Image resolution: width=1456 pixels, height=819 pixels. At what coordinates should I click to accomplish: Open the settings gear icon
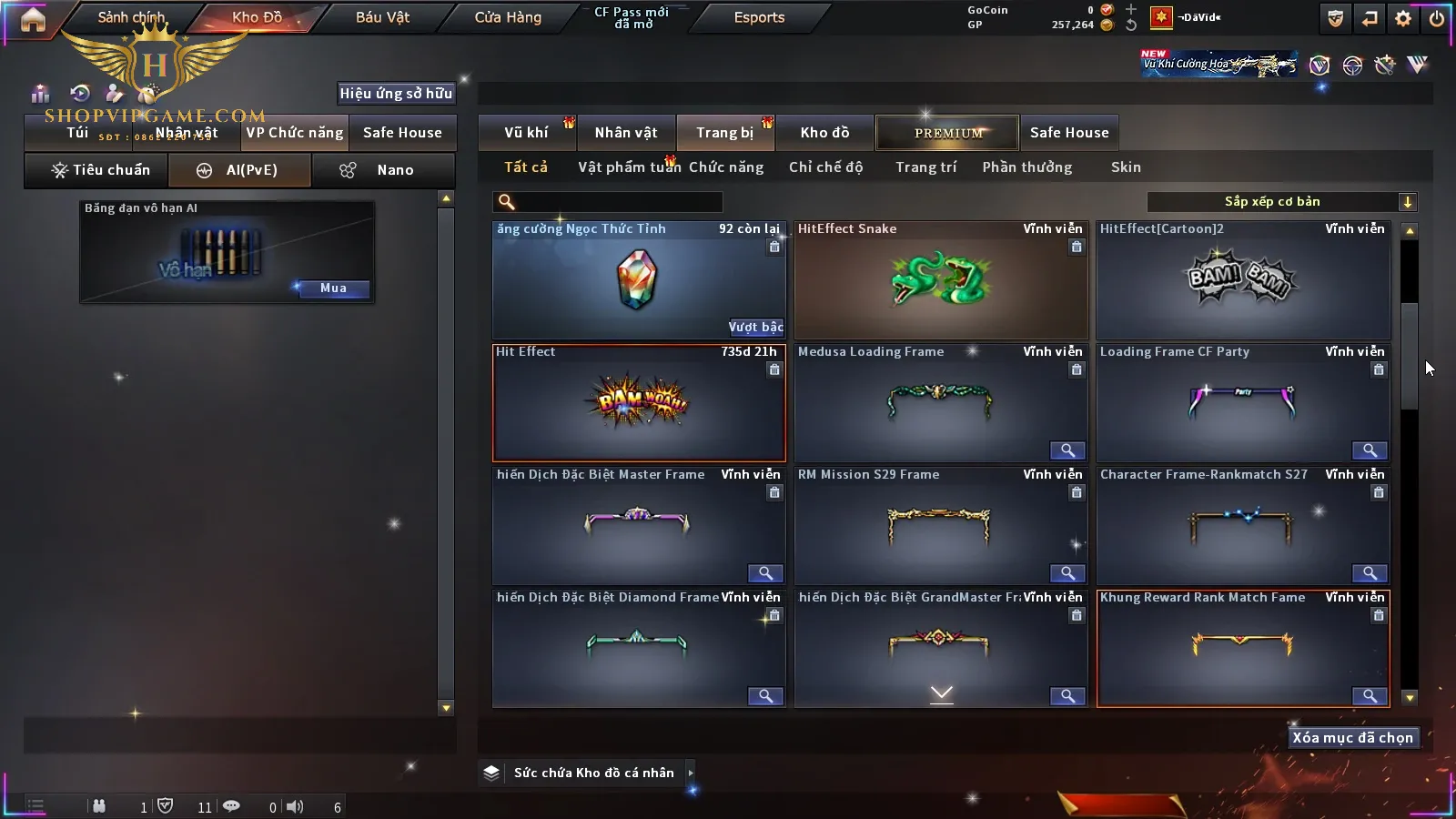1402,18
